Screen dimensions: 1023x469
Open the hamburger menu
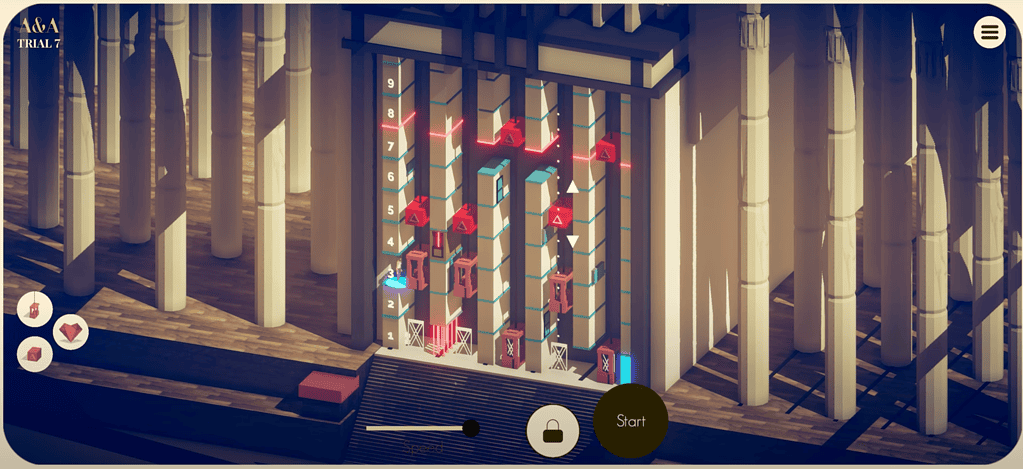(x=989, y=32)
